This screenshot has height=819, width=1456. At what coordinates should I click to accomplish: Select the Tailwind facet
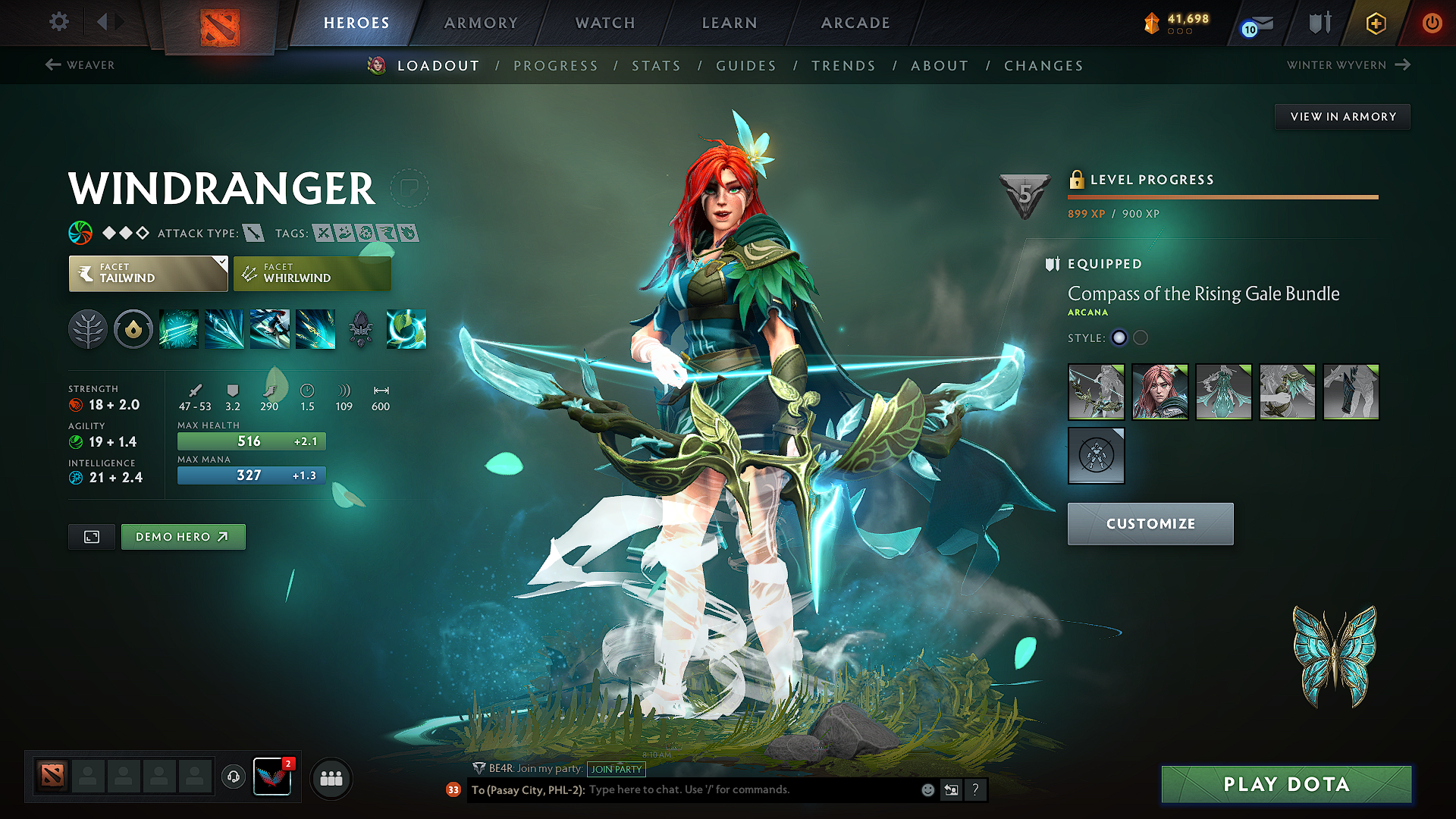click(148, 274)
